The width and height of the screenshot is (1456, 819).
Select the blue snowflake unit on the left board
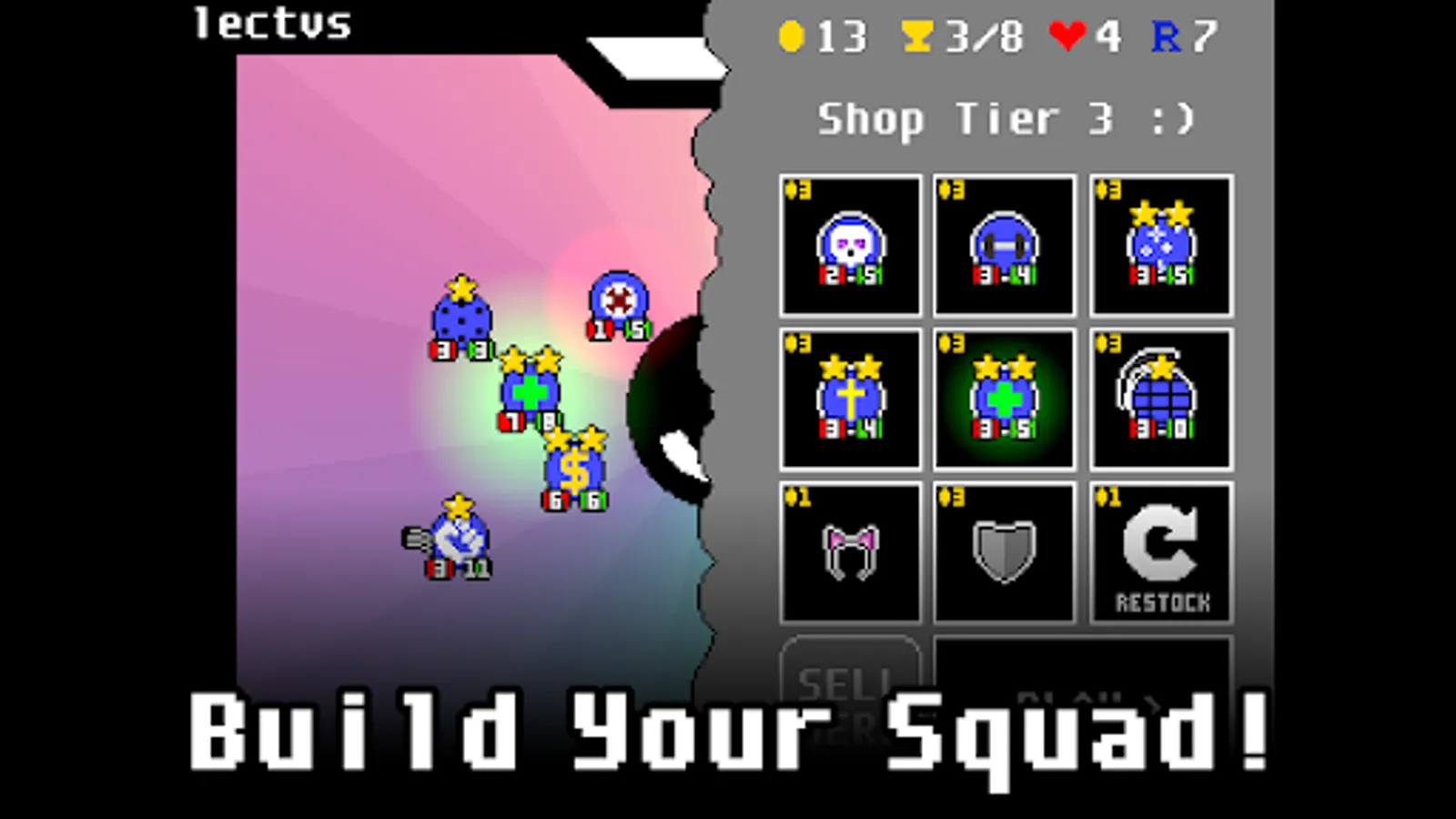pos(460,318)
